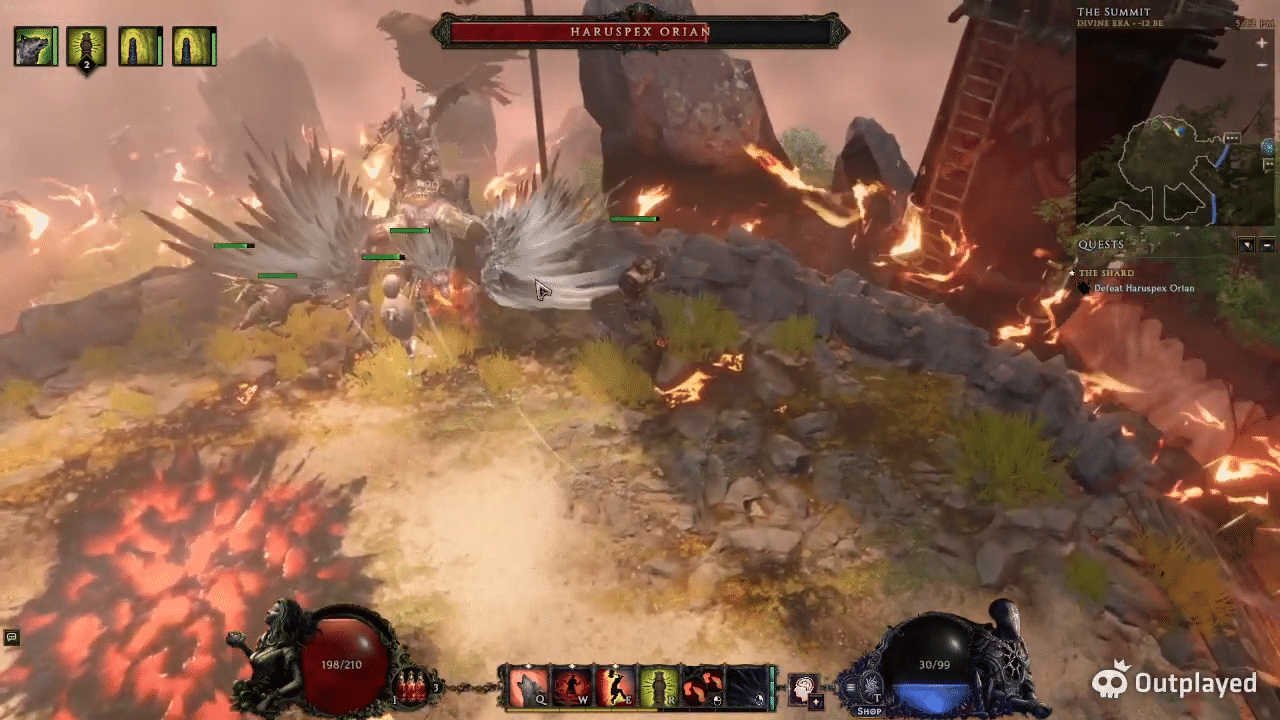Select the stacked elixir buff icon showing 2
The image size is (1280, 720).
pyautogui.click(x=88, y=46)
